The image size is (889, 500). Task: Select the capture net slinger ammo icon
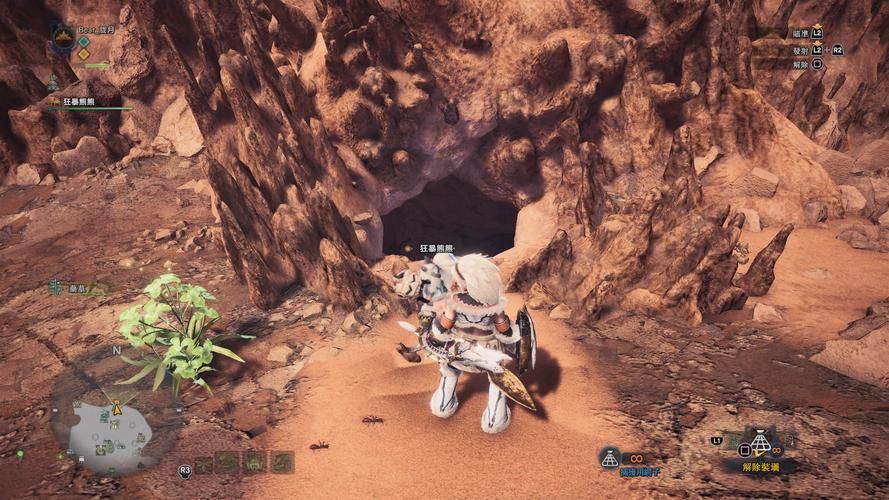point(609,458)
